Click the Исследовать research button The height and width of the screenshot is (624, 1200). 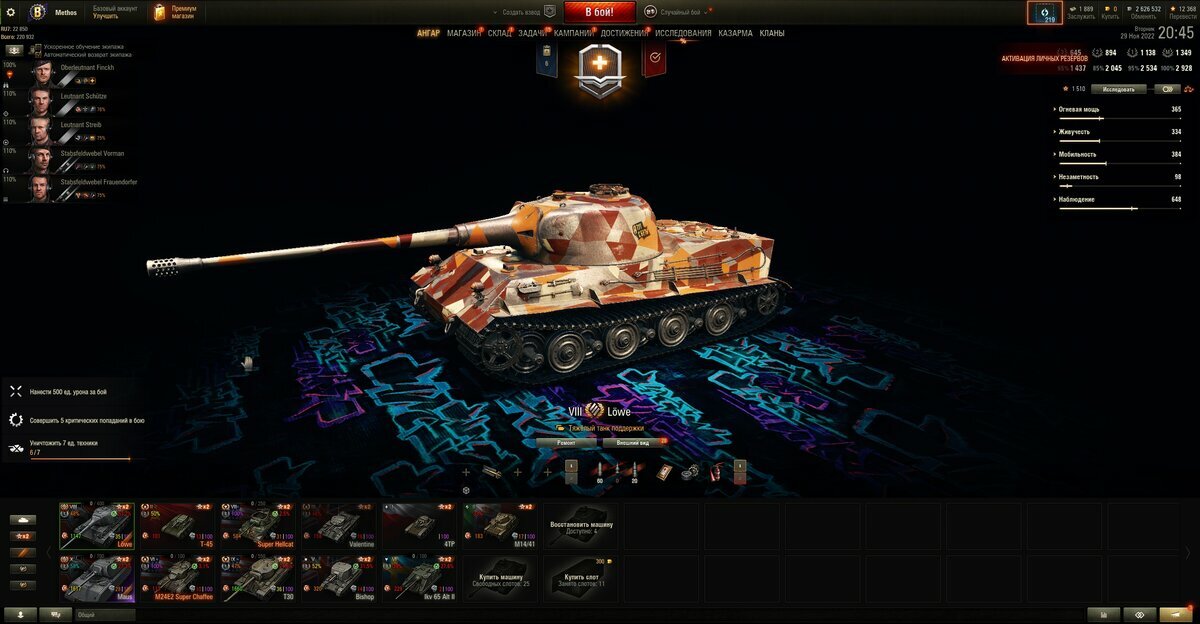click(1118, 89)
